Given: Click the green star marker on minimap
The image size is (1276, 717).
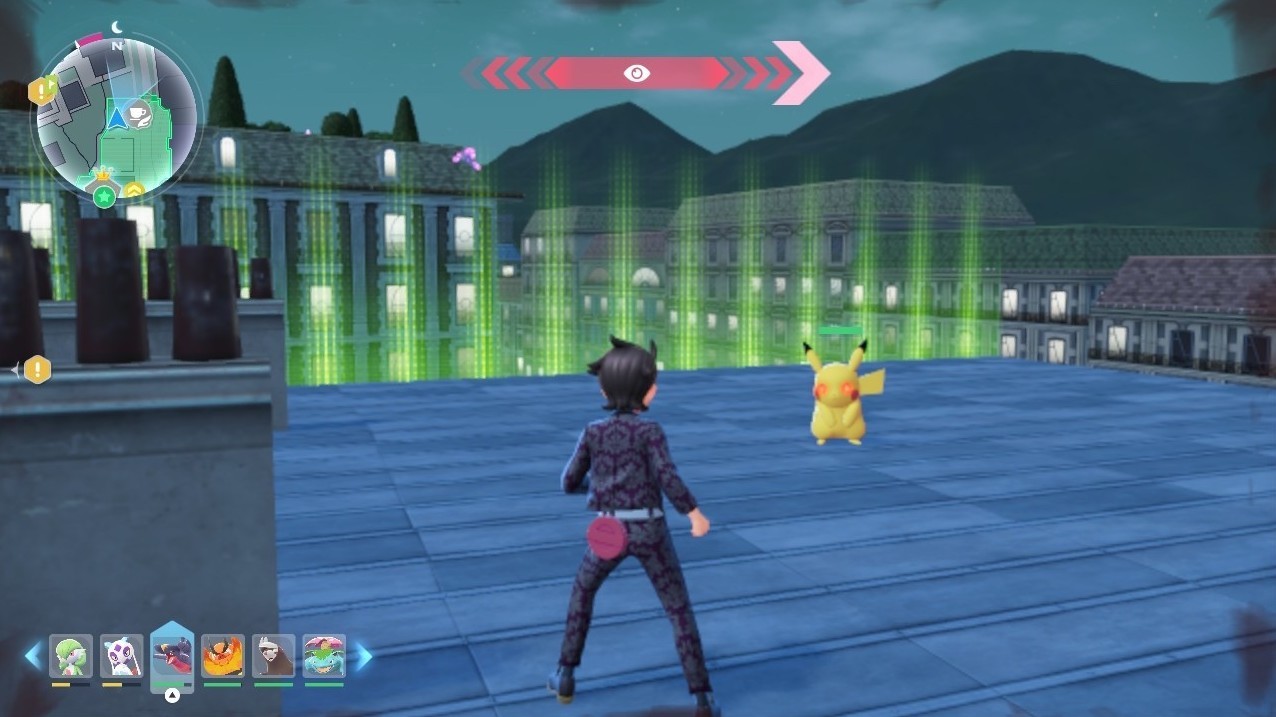Looking at the screenshot, I should click(x=103, y=197).
